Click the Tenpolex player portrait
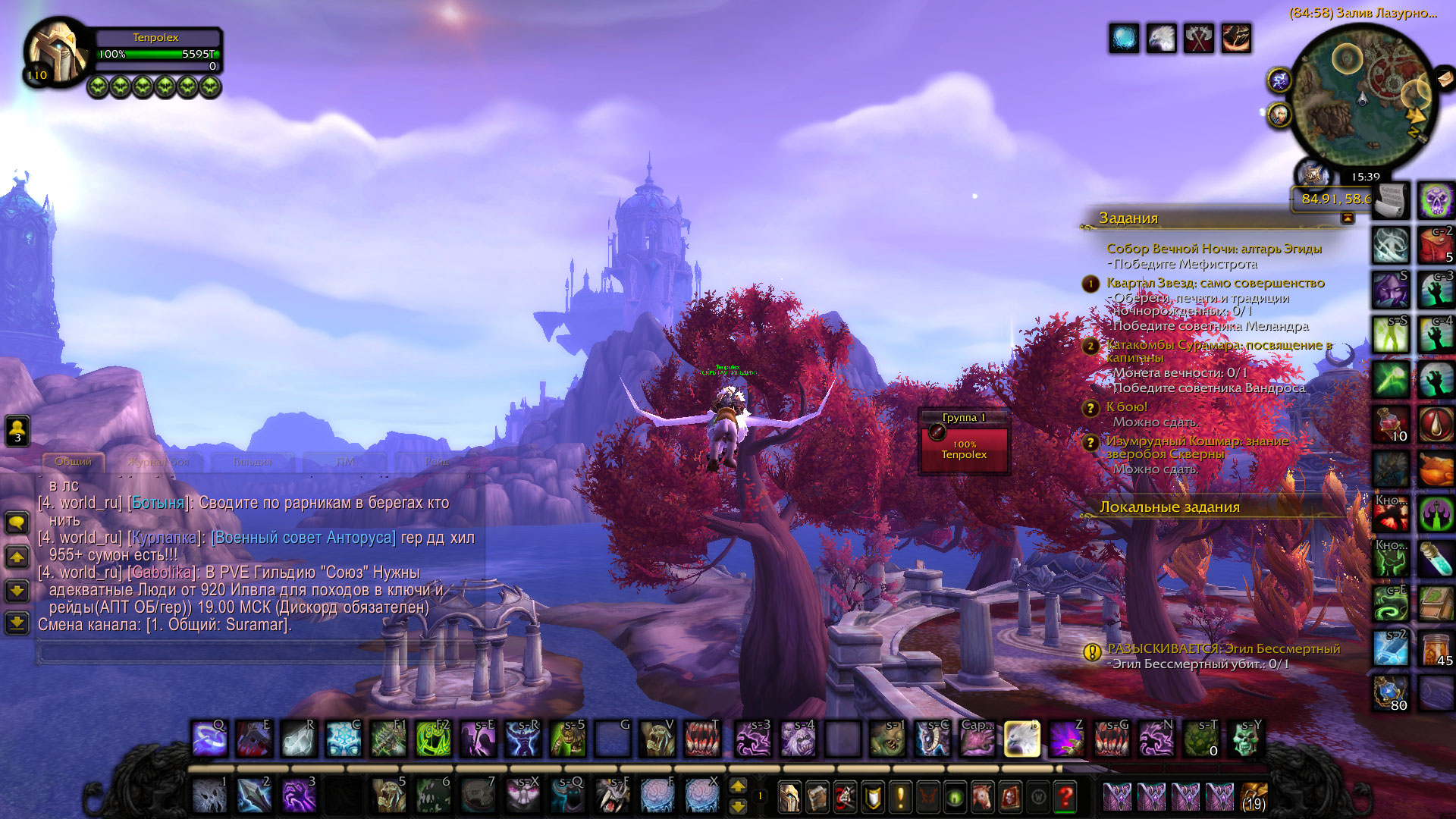1456x819 pixels. click(57, 53)
